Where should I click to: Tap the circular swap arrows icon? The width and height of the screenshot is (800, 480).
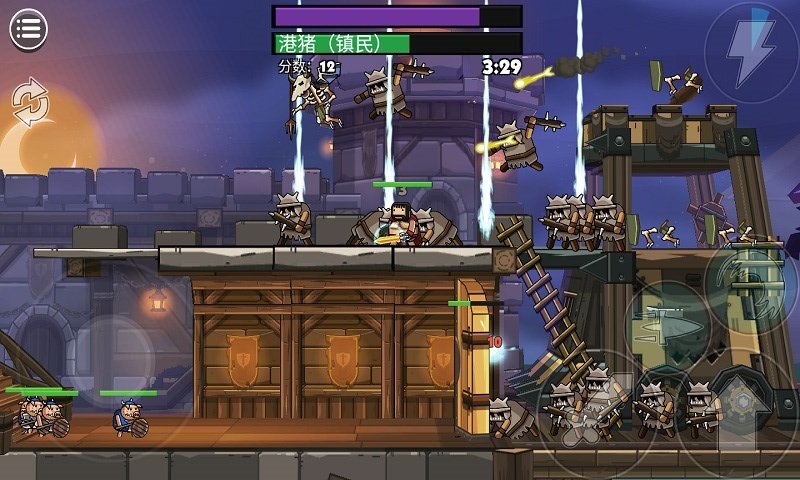point(29,102)
